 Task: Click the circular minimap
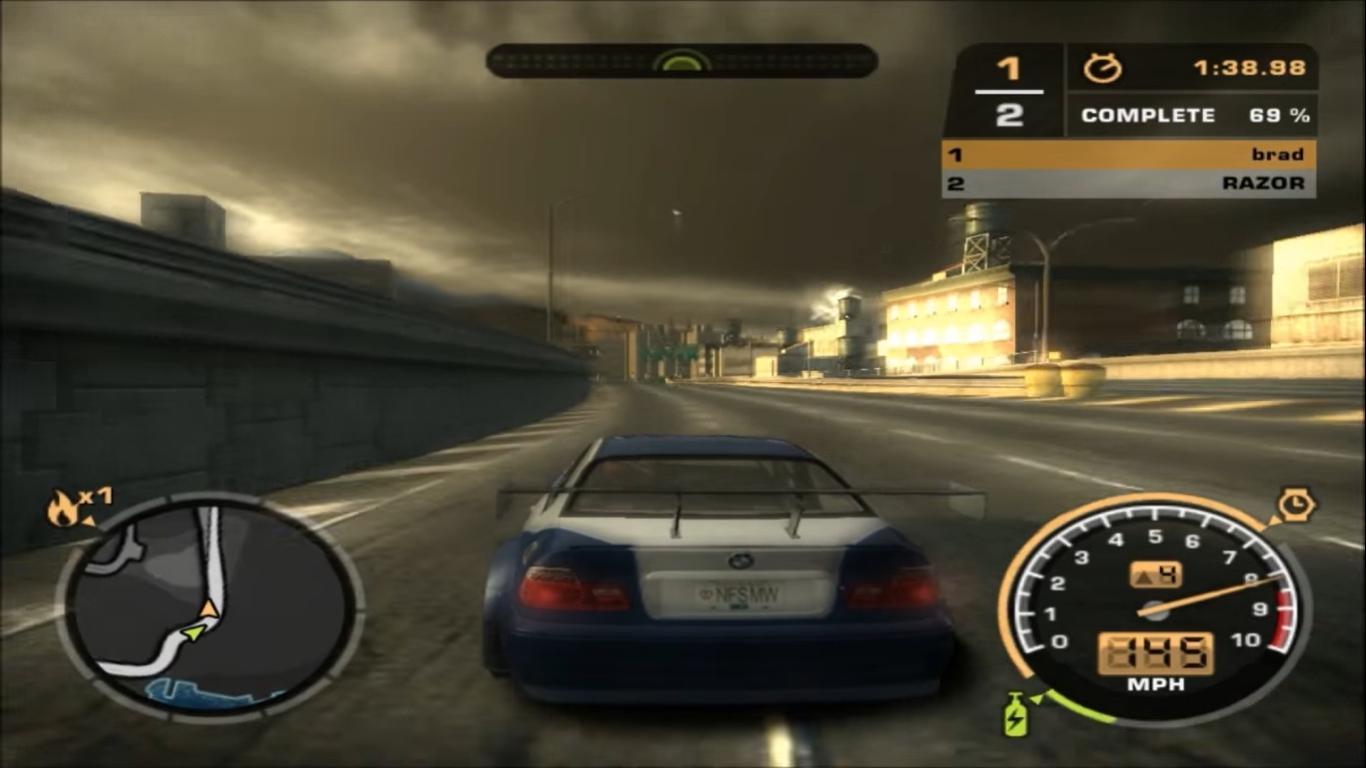209,606
